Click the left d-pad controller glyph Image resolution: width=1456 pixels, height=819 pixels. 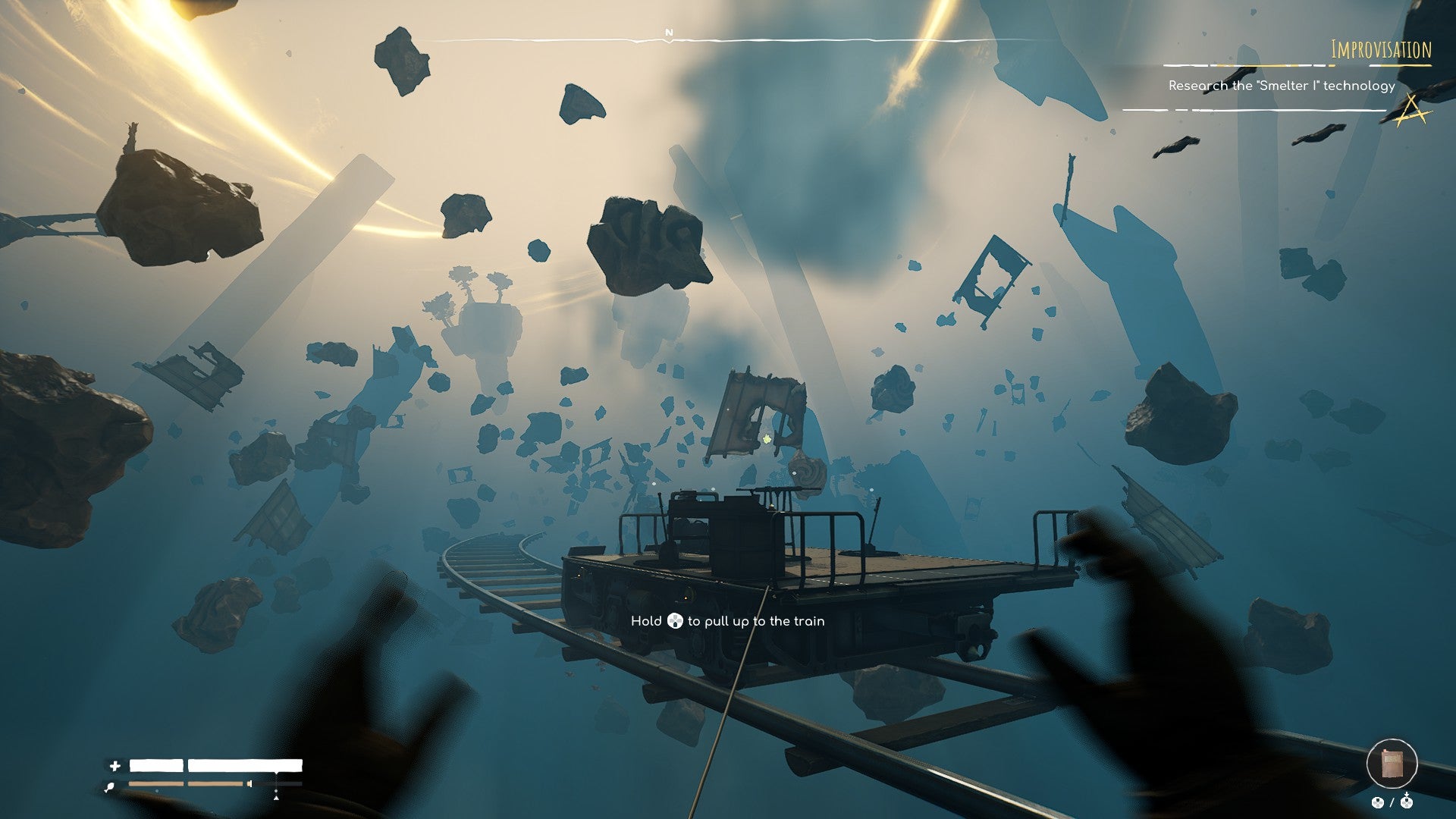[x=1378, y=802]
